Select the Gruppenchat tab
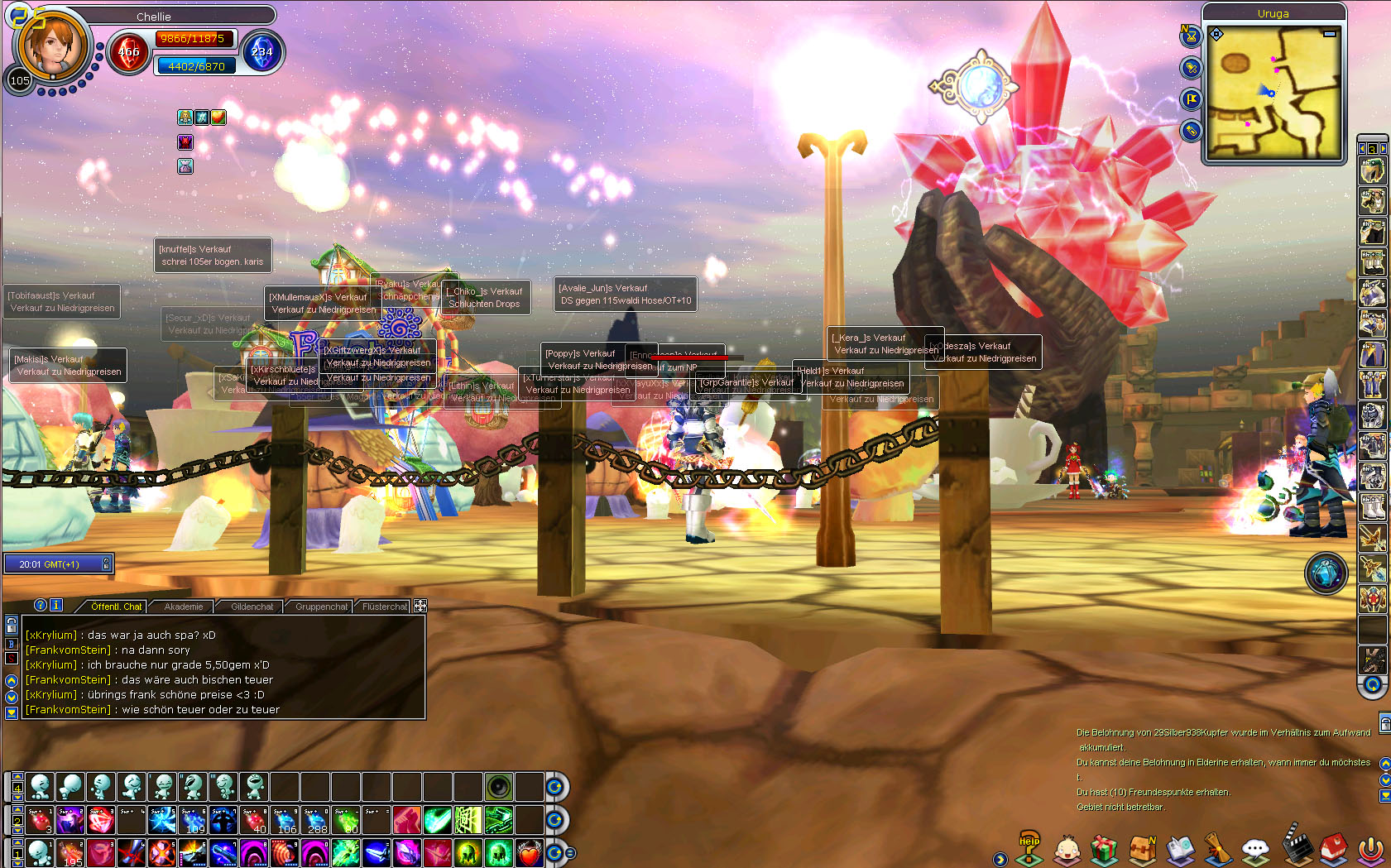Viewport: 1391px width, 868px height. pyautogui.click(x=321, y=607)
